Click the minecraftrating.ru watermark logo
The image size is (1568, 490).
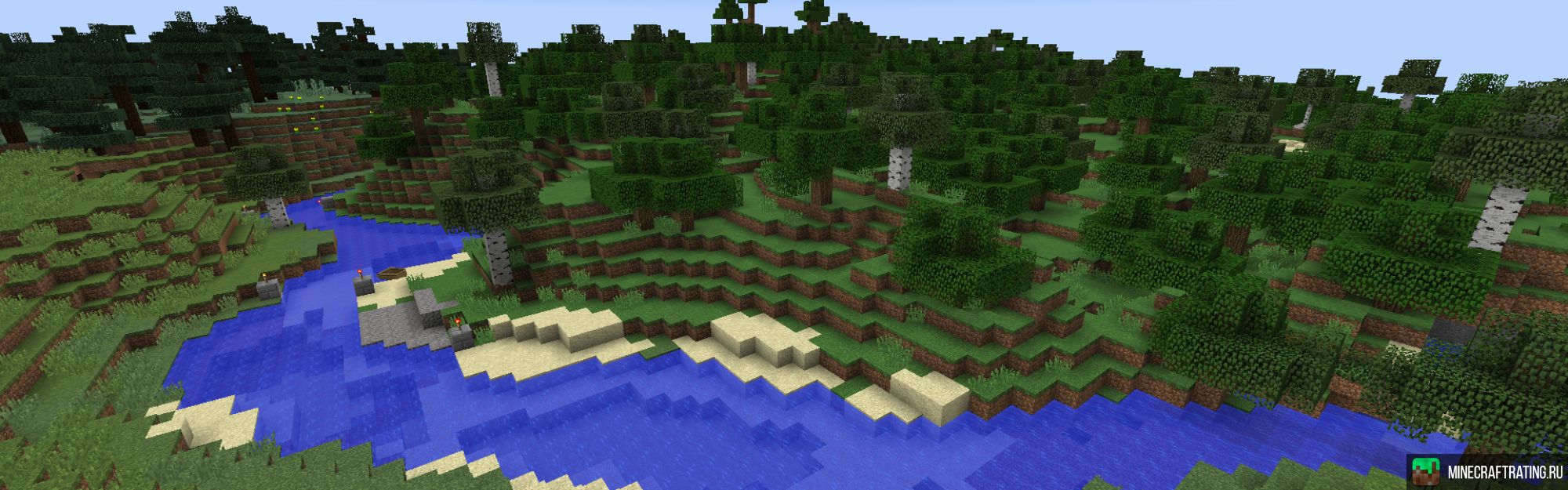pos(1486,472)
